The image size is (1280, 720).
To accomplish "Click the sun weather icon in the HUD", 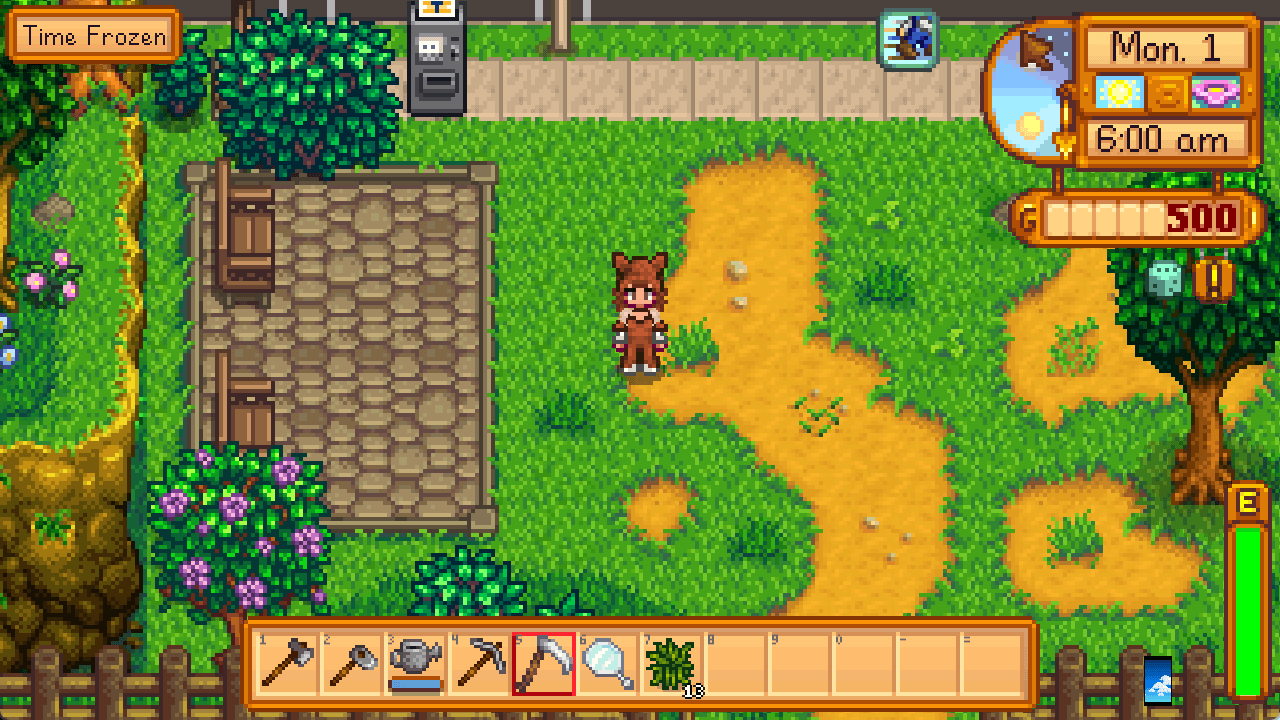I will (x=1120, y=93).
